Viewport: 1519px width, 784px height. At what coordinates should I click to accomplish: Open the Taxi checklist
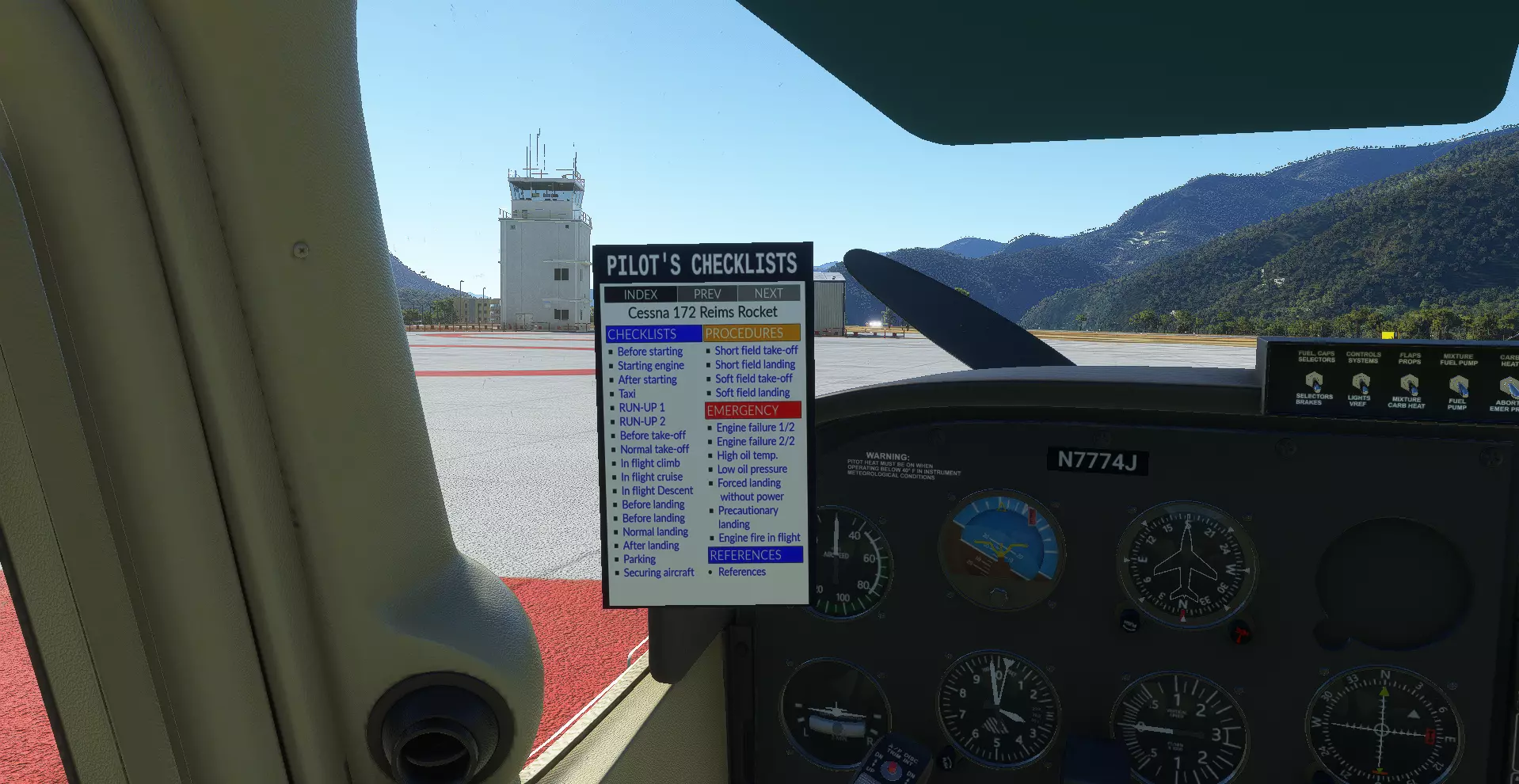tap(627, 394)
